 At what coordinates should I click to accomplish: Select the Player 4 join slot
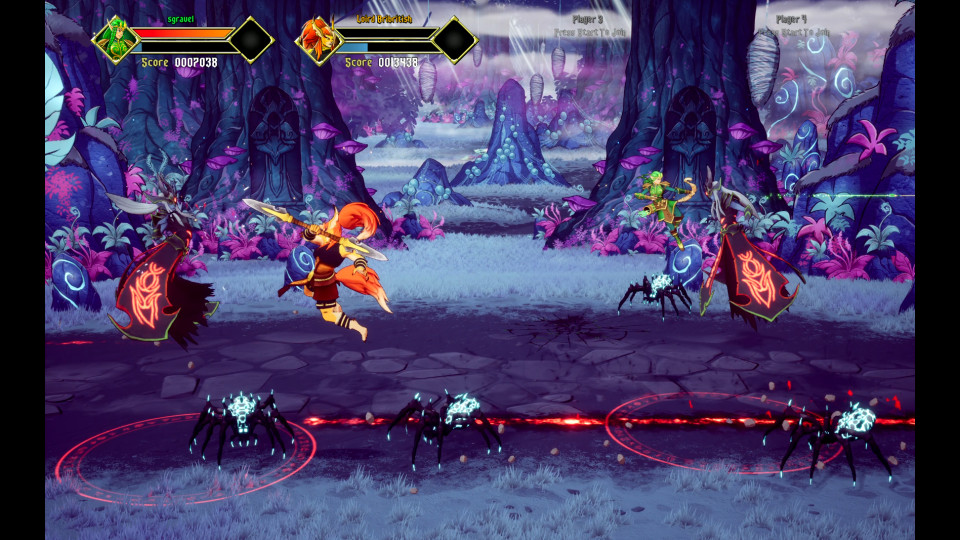[792, 25]
